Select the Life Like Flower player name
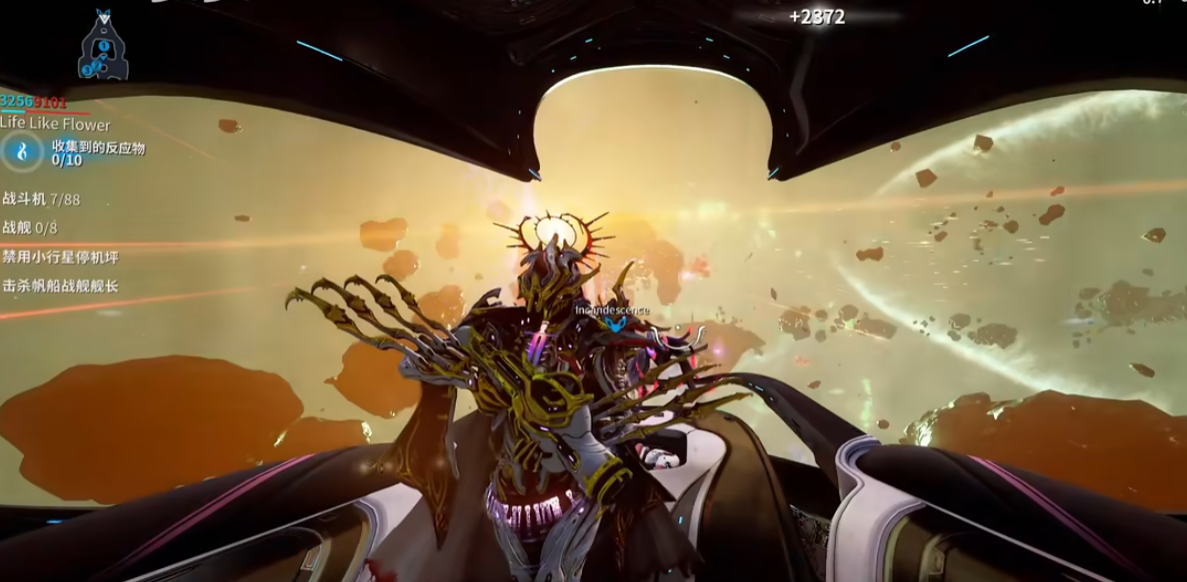This screenshot has width=1187, height=582. click(x=55, y=124)
